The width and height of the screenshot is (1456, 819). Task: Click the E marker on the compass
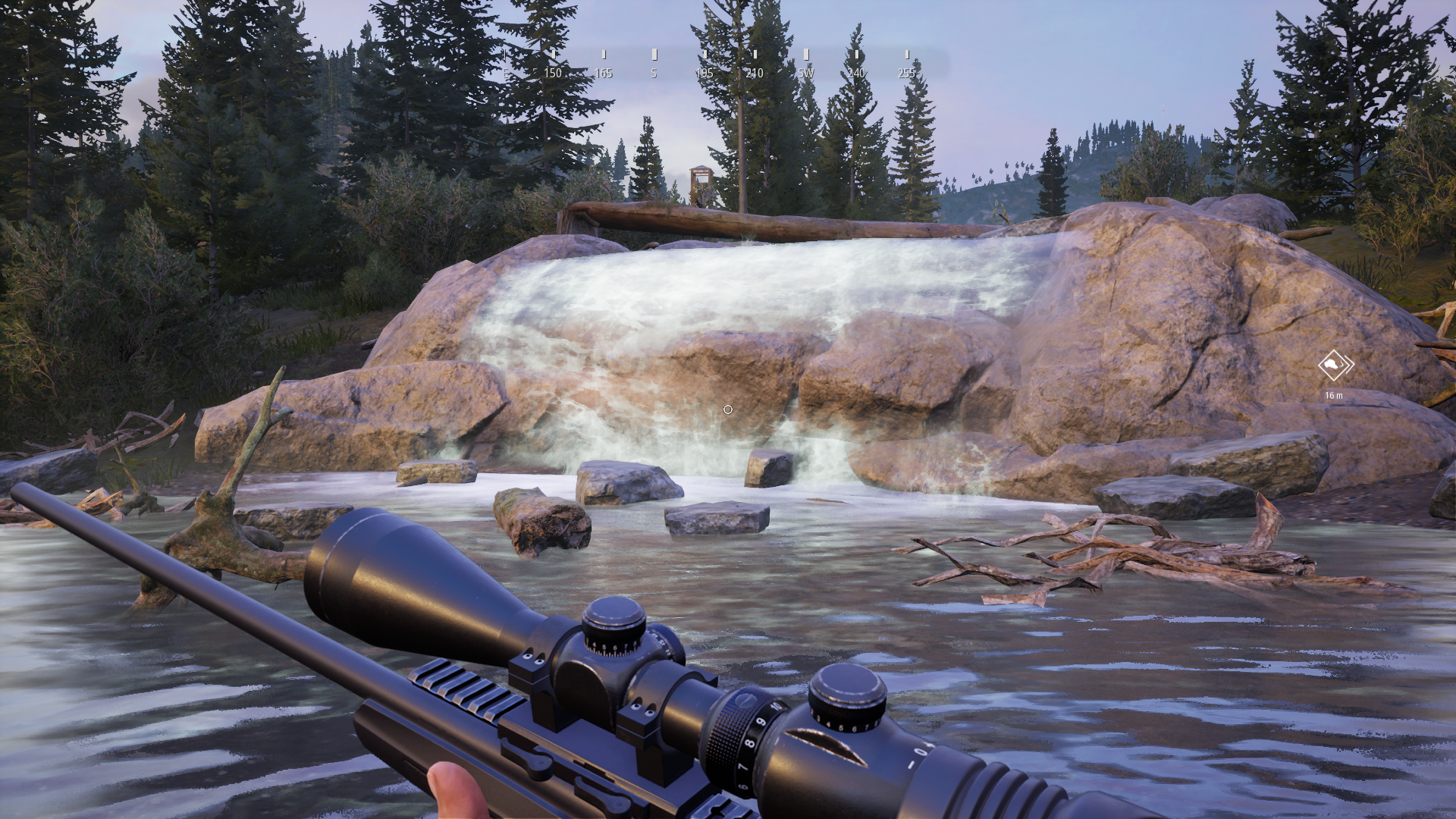point(507,74)
